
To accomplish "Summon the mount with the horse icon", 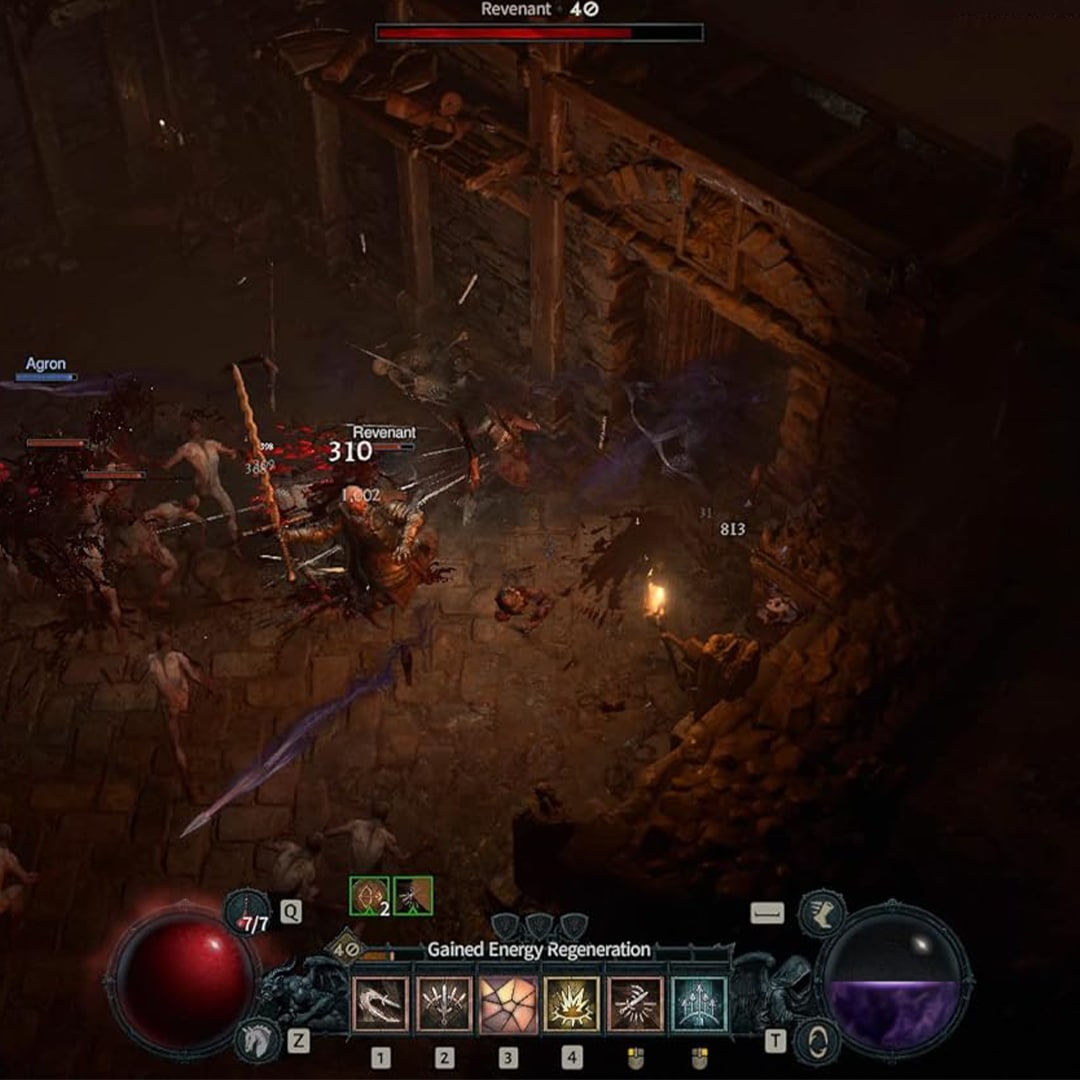I will (x=257, y=1041).
